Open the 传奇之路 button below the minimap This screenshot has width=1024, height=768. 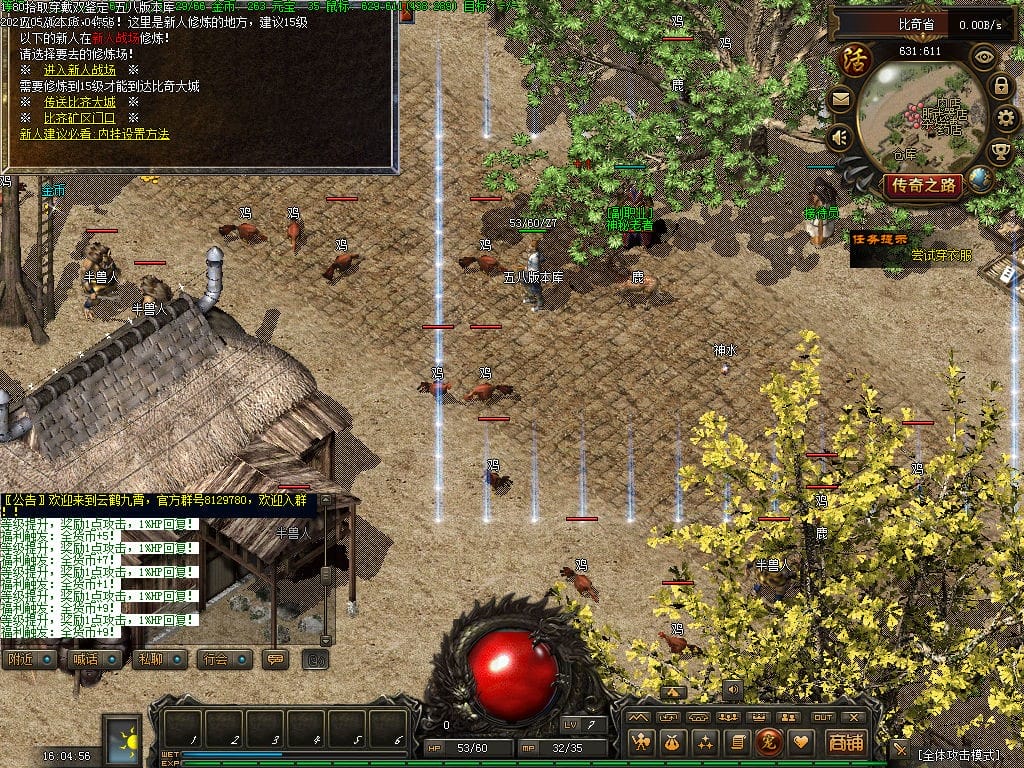tap(923, 185)
